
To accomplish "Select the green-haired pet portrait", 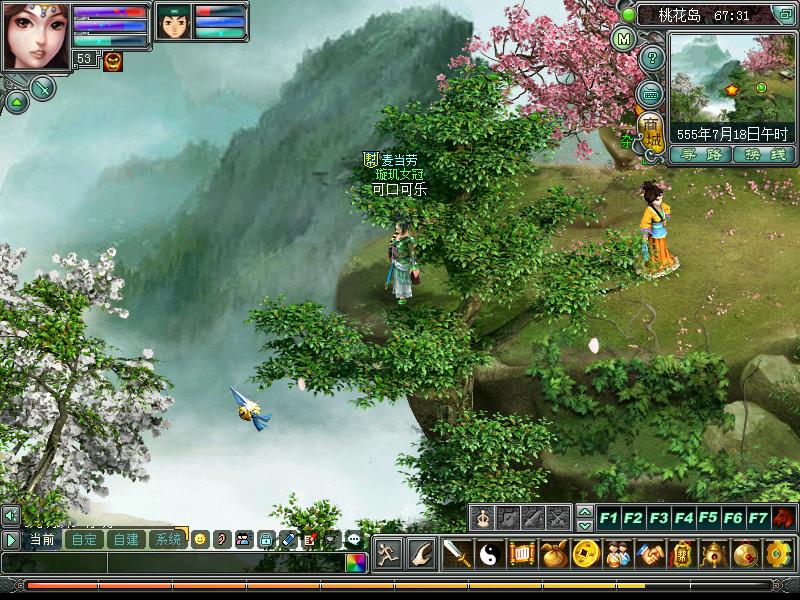I will point(173,21).
